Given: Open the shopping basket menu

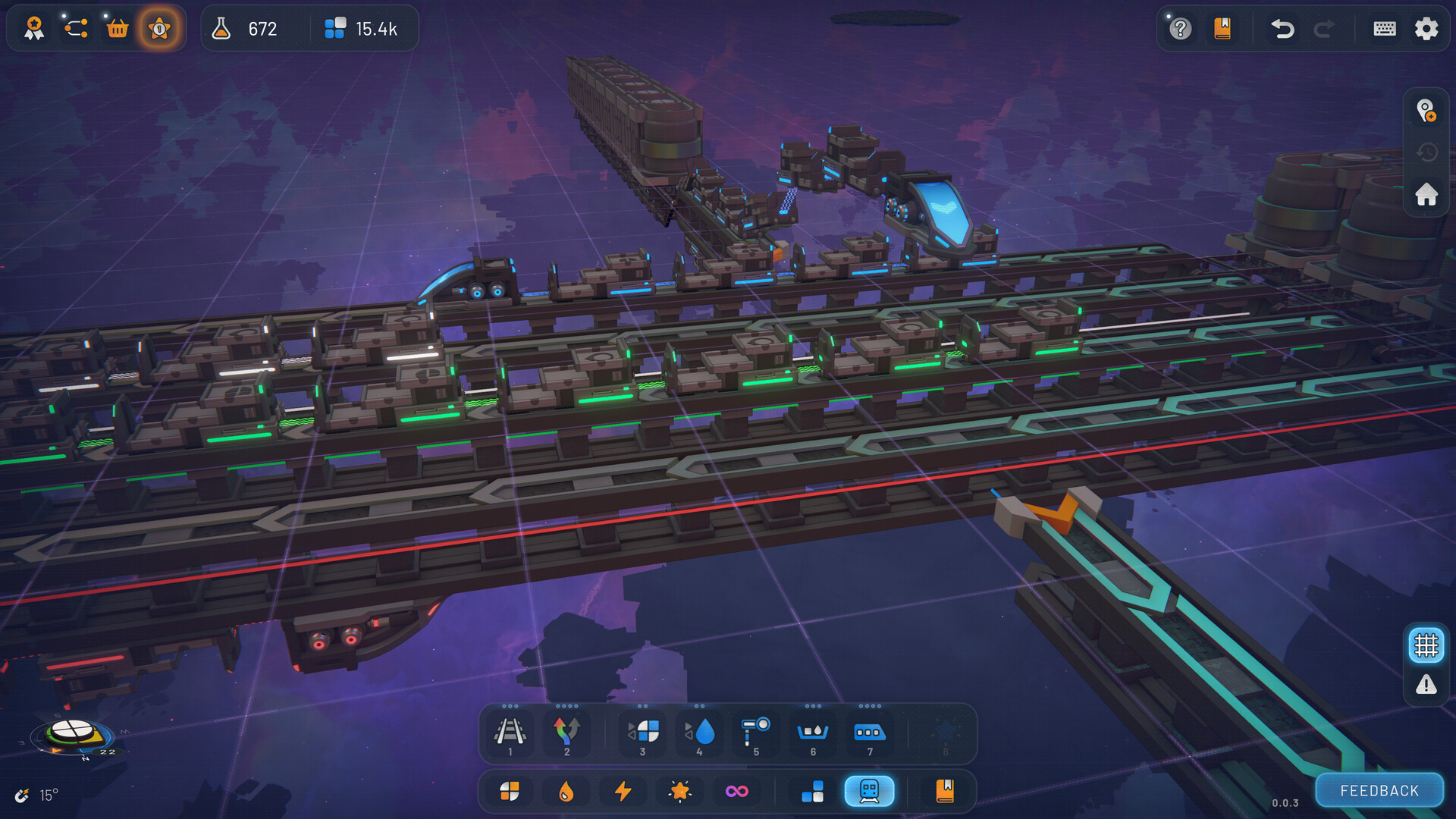Looking at the screenshot, I should click(x=118, y=28).
